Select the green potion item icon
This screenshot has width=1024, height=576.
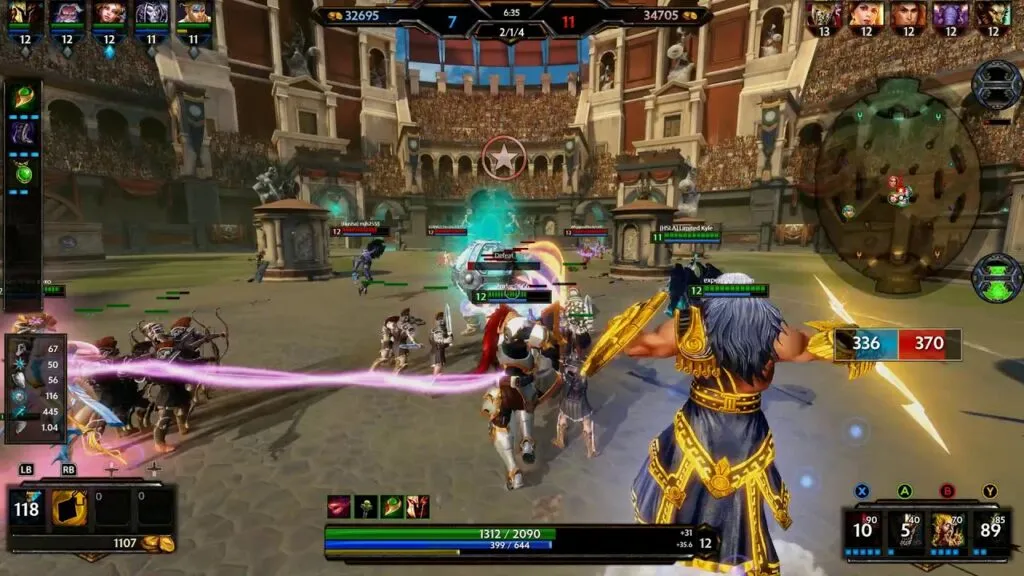[x=23, y=172]
